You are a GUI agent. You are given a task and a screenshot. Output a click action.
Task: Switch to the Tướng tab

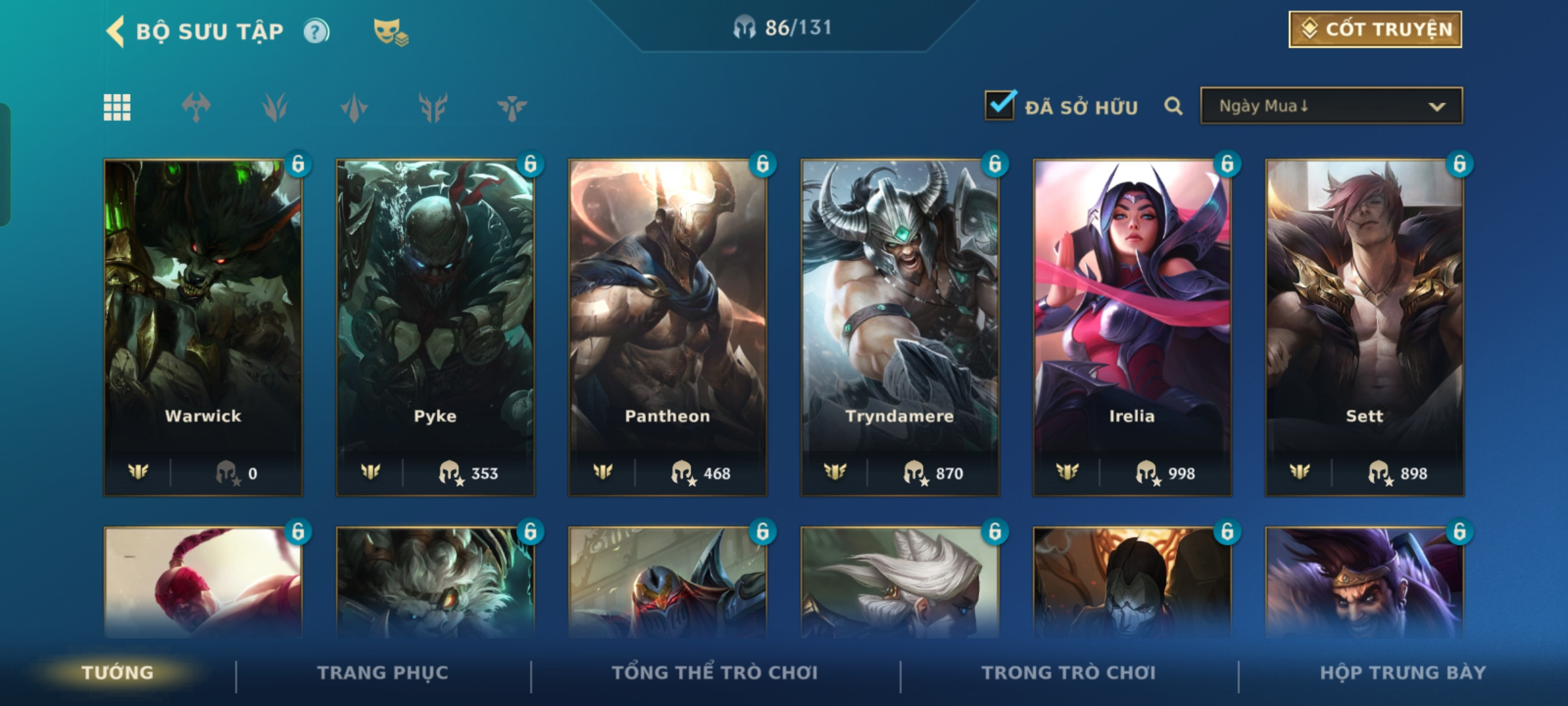118,673
